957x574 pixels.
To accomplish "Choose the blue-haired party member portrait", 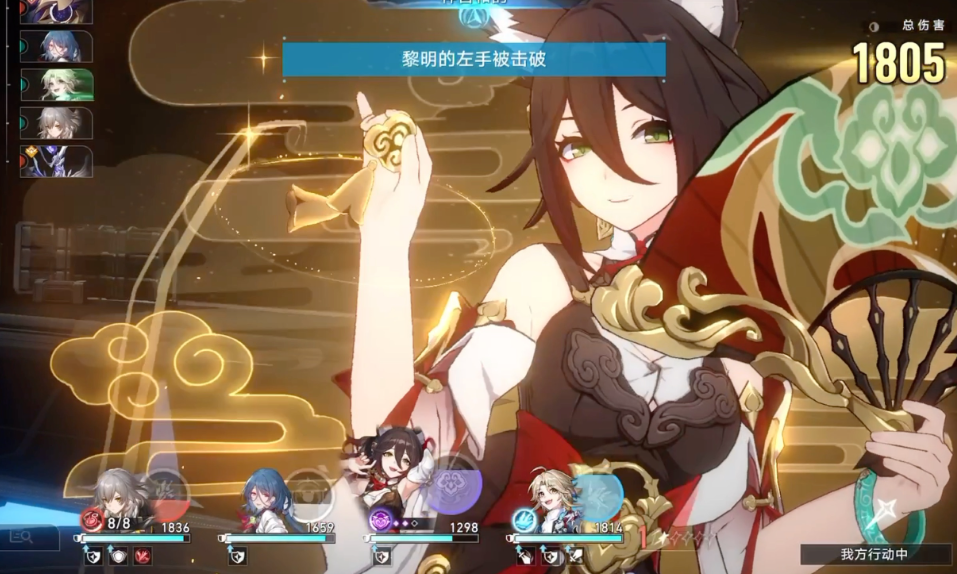I will [x=265, y=497].
